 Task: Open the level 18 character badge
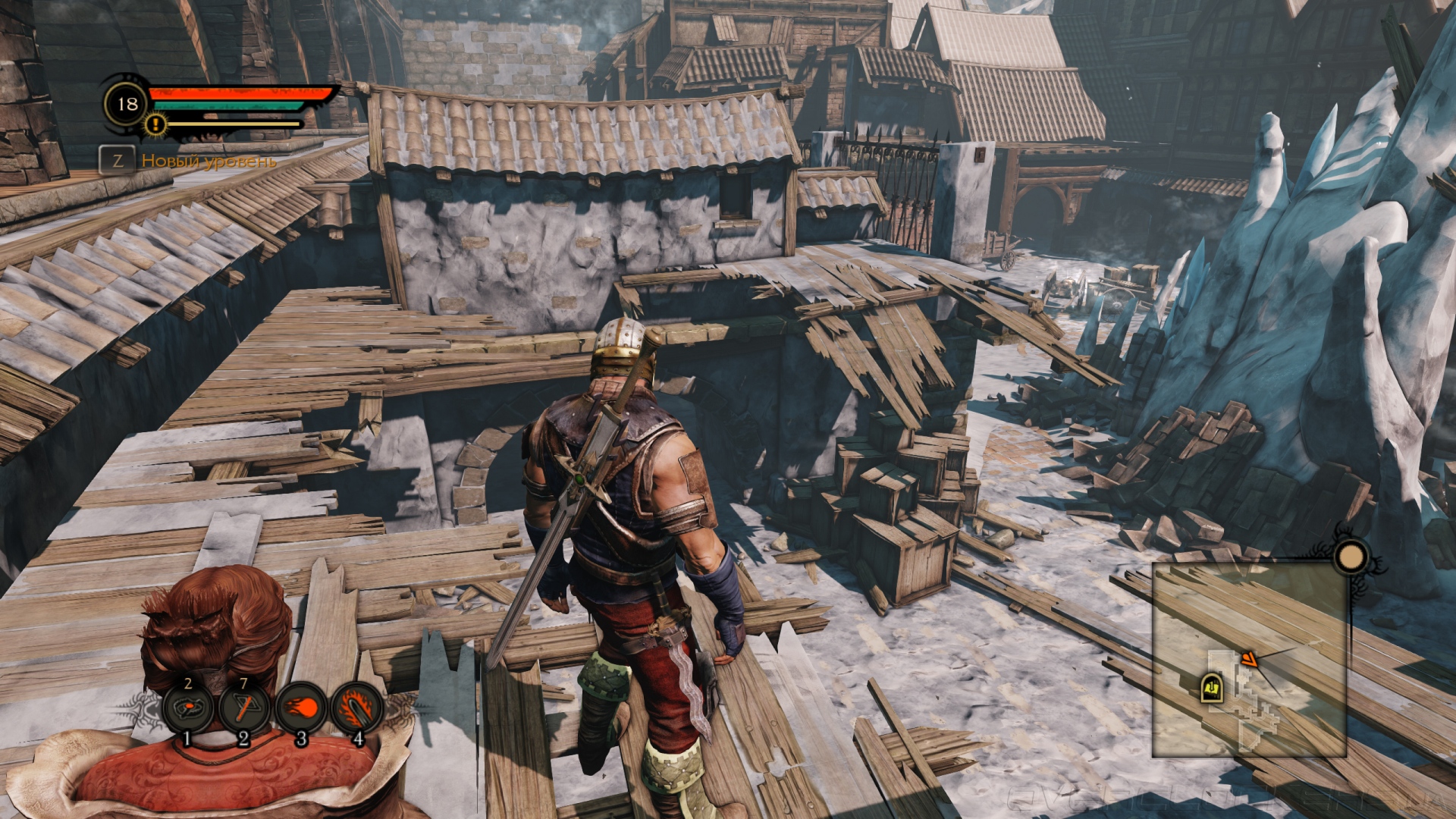(127, 104)
